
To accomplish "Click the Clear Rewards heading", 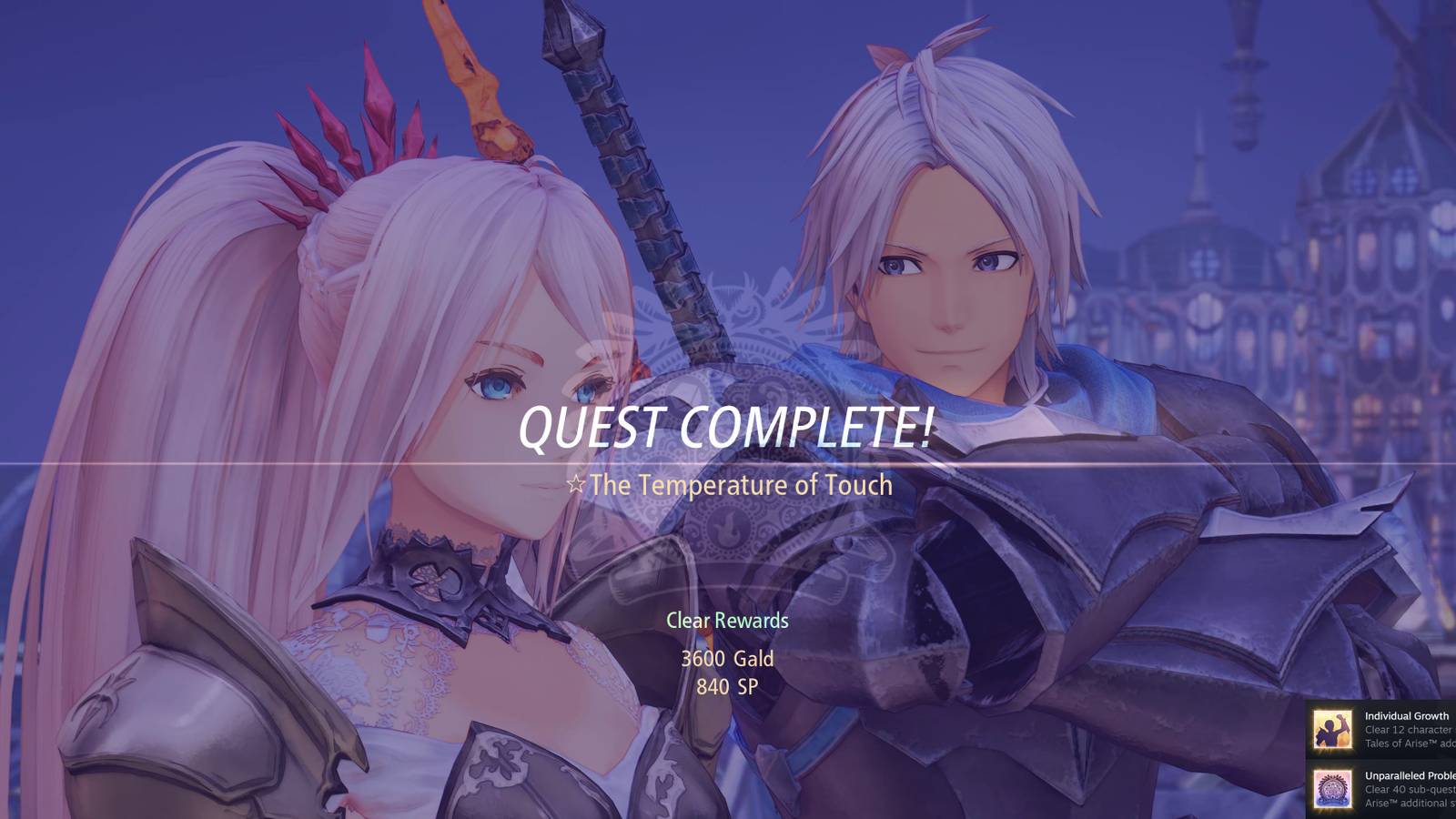I will pos(727,621).
